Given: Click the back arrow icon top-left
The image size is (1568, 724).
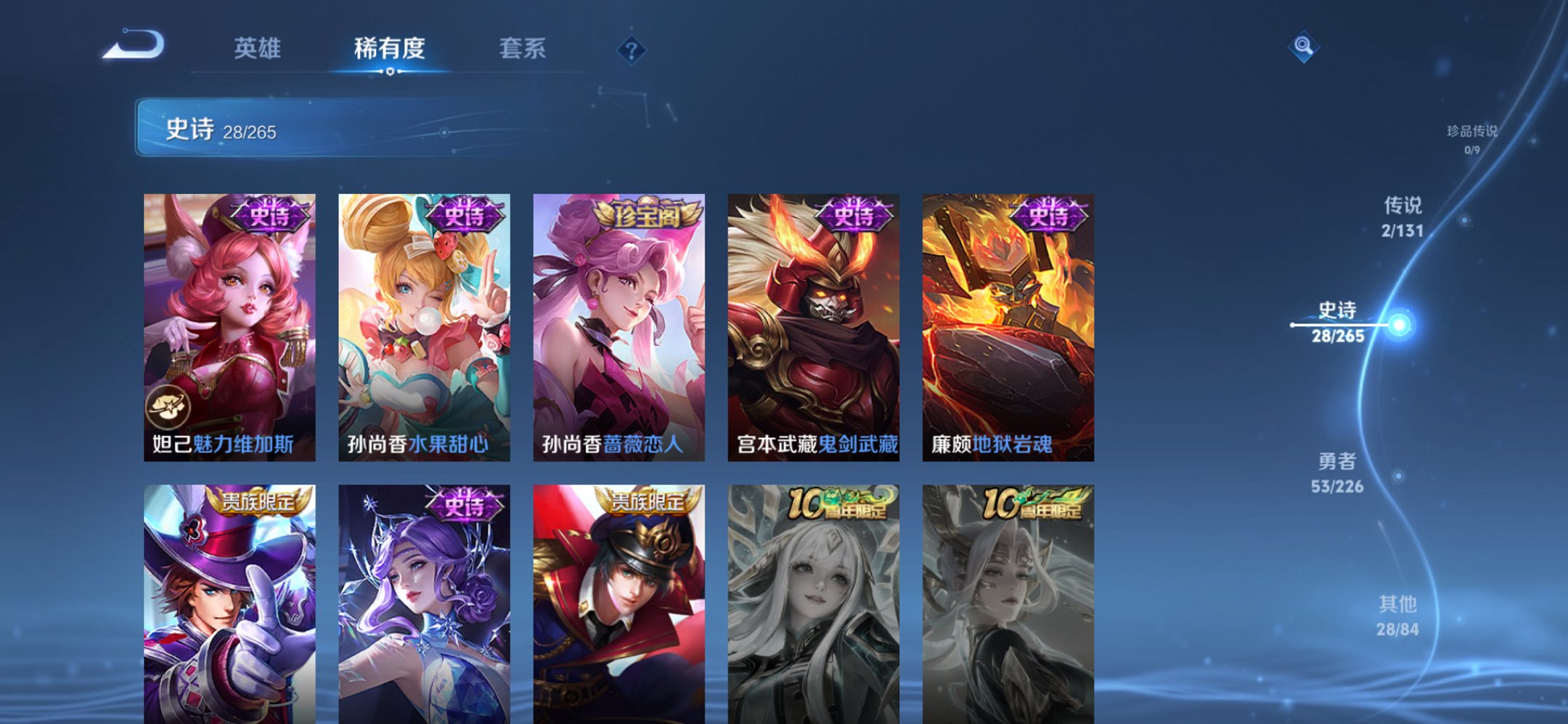Looking at the screenshot, I should tap(133, 46).
